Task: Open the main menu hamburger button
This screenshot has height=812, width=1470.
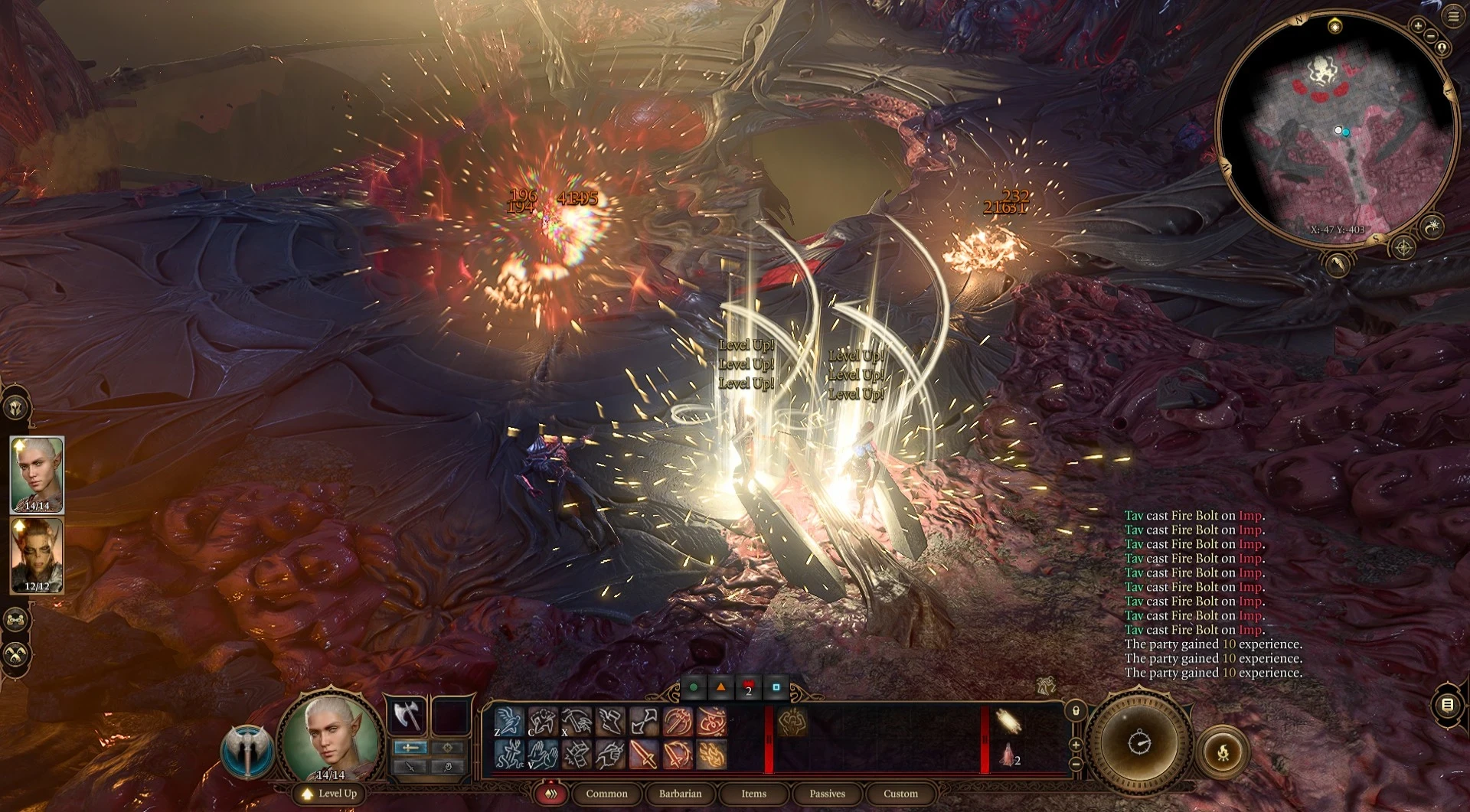Action: click(1452, 16)
